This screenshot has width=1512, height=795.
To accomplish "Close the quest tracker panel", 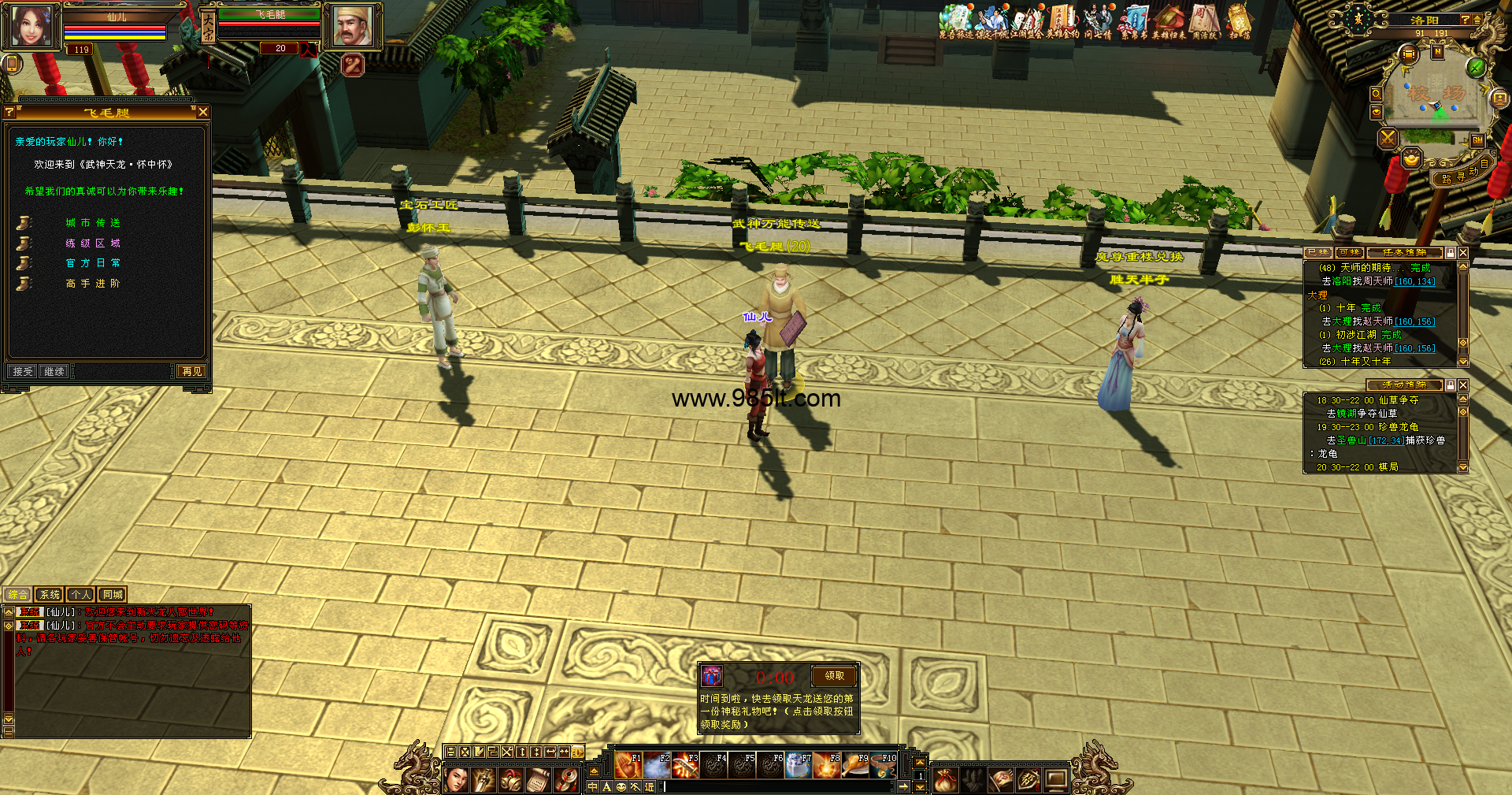I will coord(1463,253).
